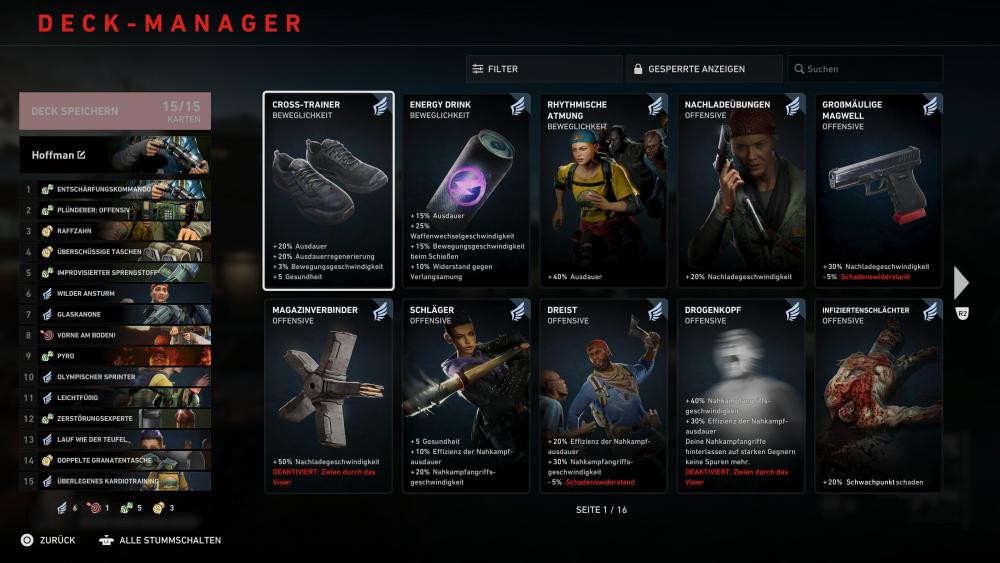This screenshot has height=563, width=1000.
Task: Select the Drogenkopf card
Action: coord(741,395)
